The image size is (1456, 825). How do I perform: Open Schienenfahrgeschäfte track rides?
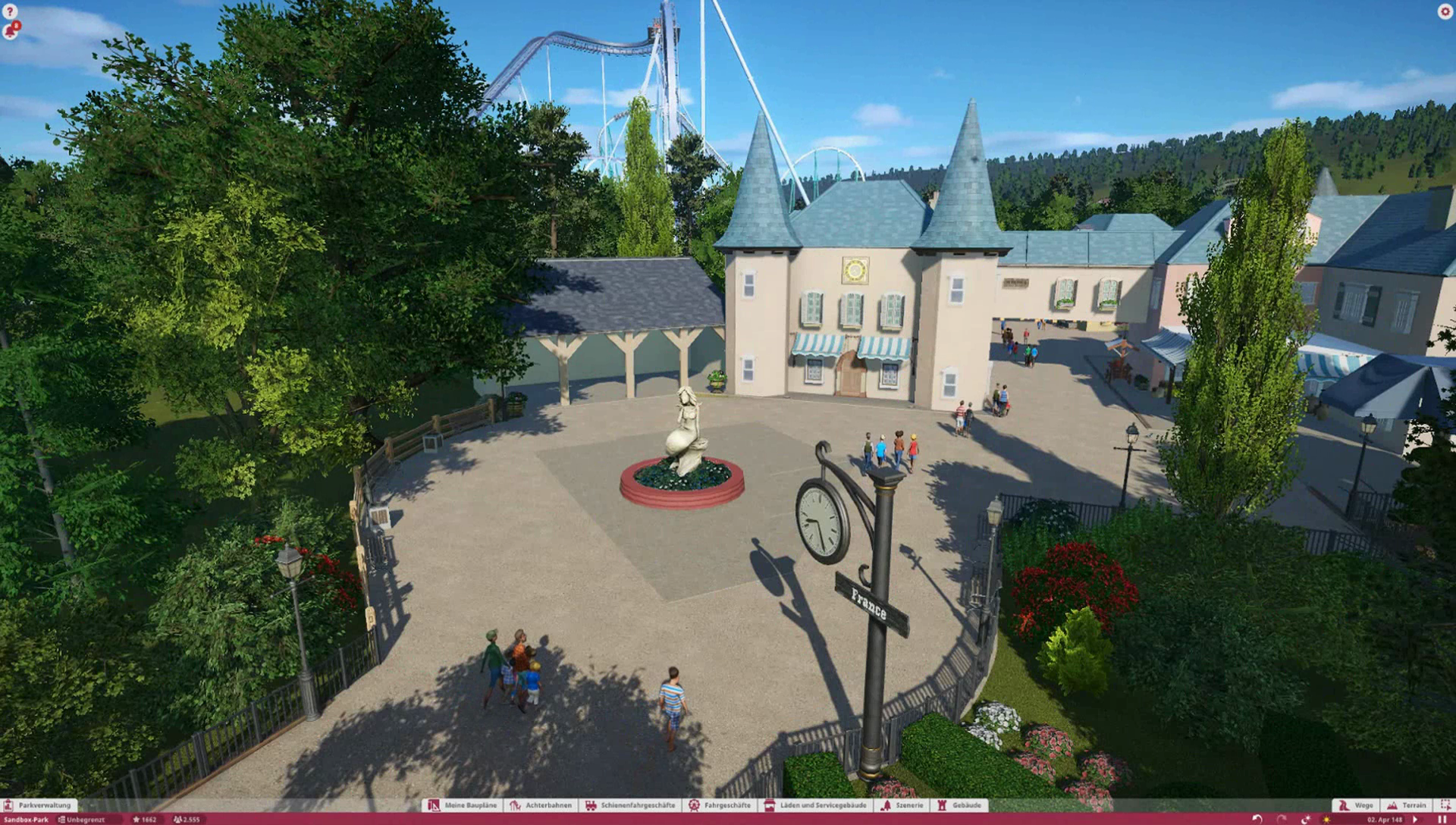point(630,805)
